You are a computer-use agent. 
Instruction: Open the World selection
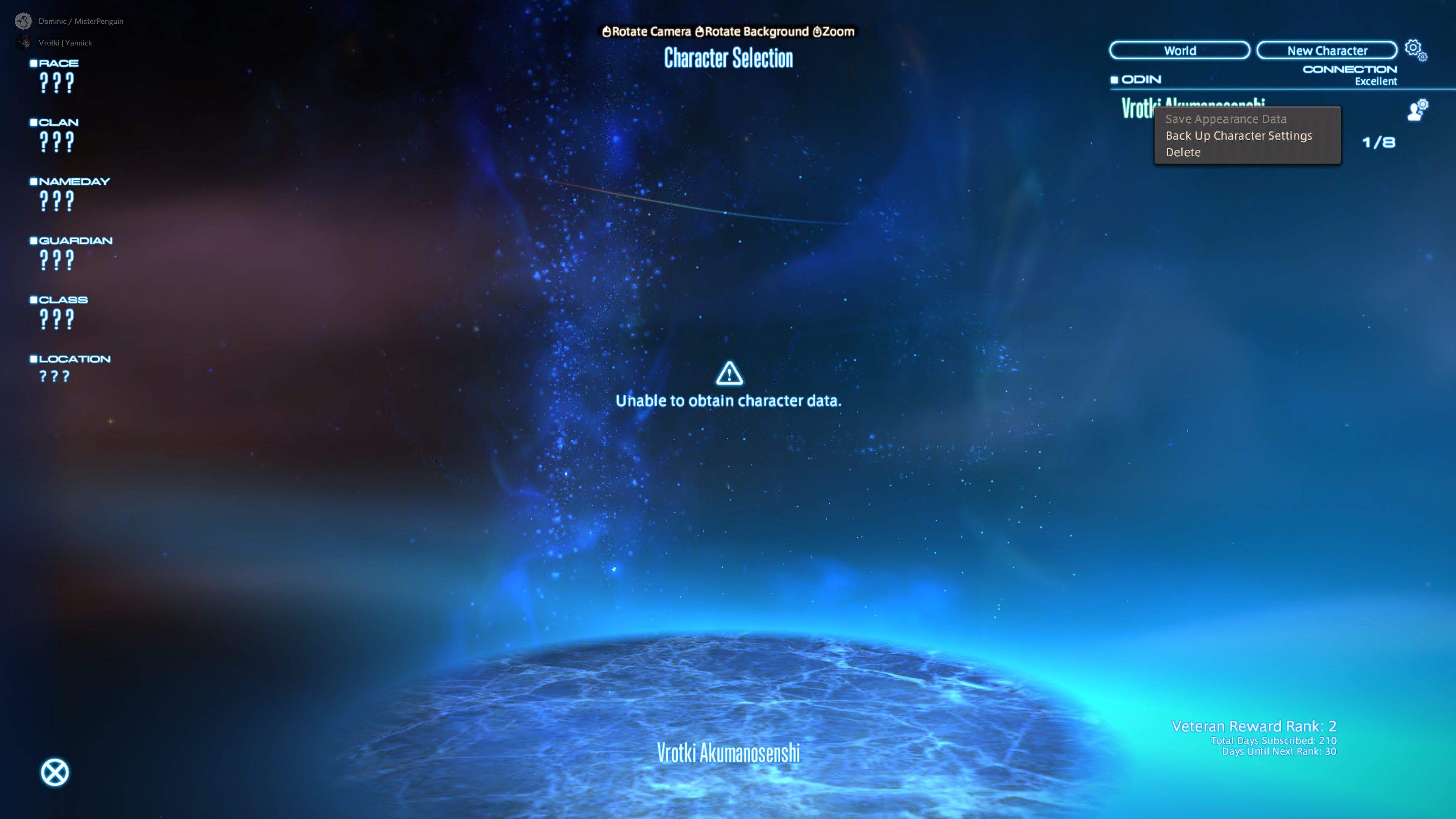(x=1179, y=50)
